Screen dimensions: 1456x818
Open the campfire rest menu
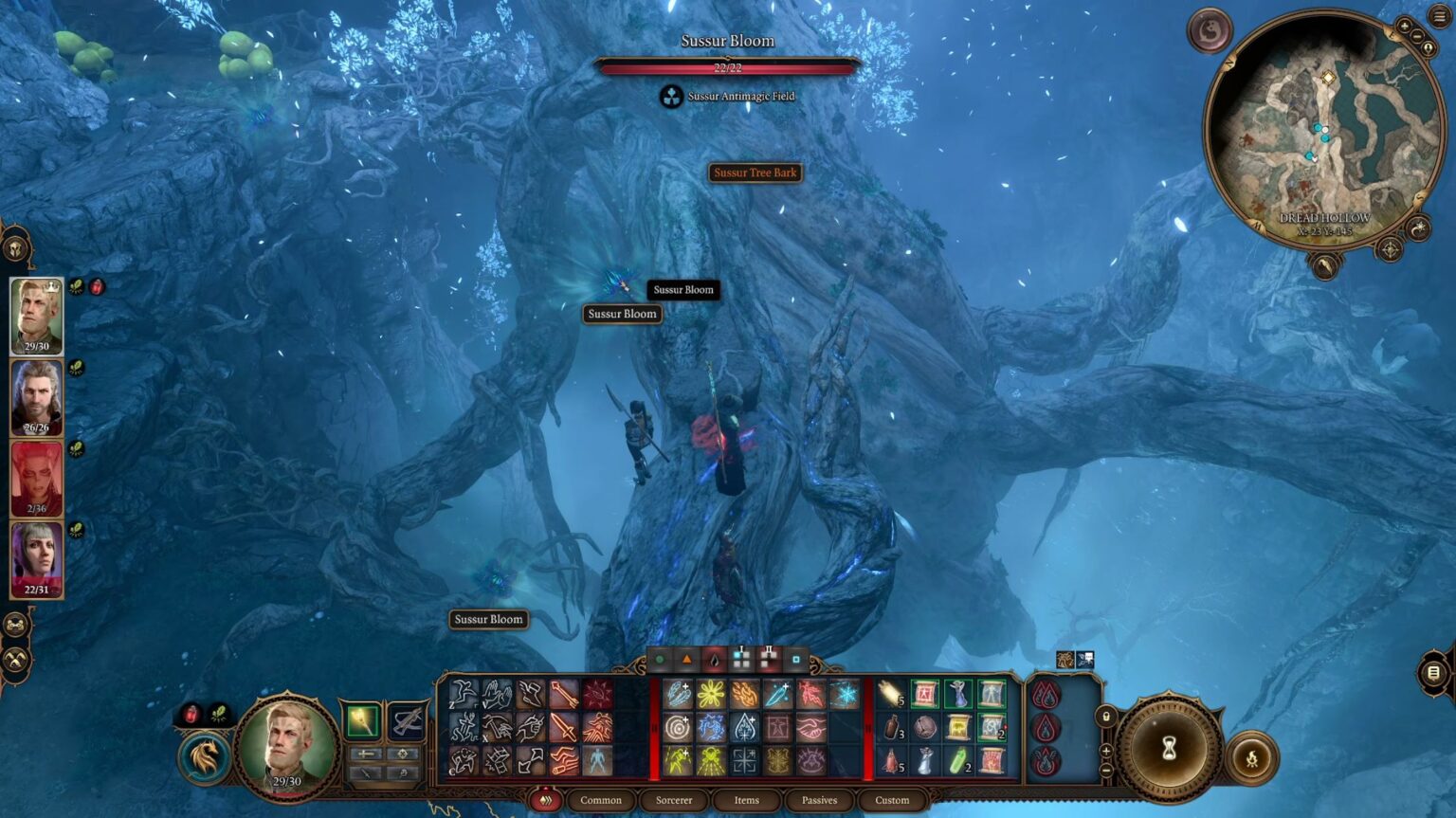(1251, 758)
